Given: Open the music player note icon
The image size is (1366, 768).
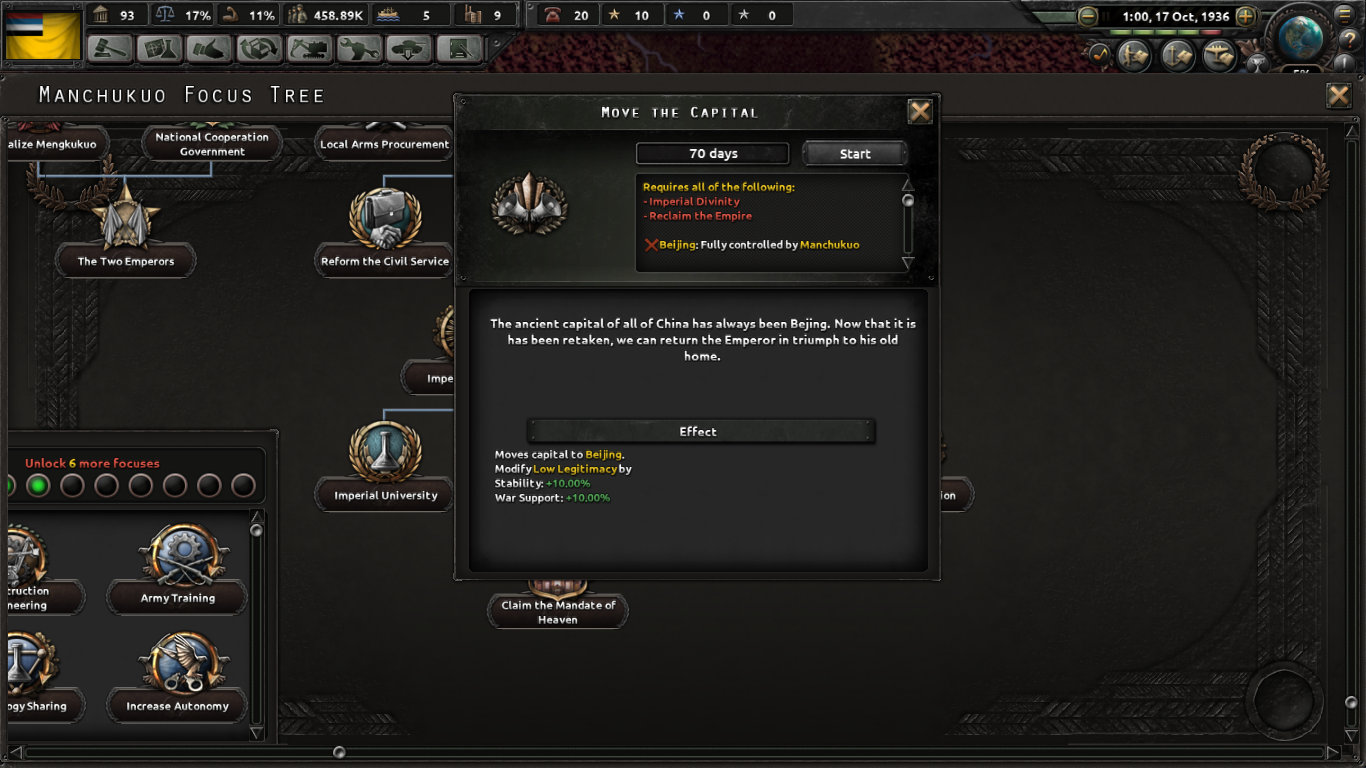Looking at the screenshot, I should (1100, 53).
